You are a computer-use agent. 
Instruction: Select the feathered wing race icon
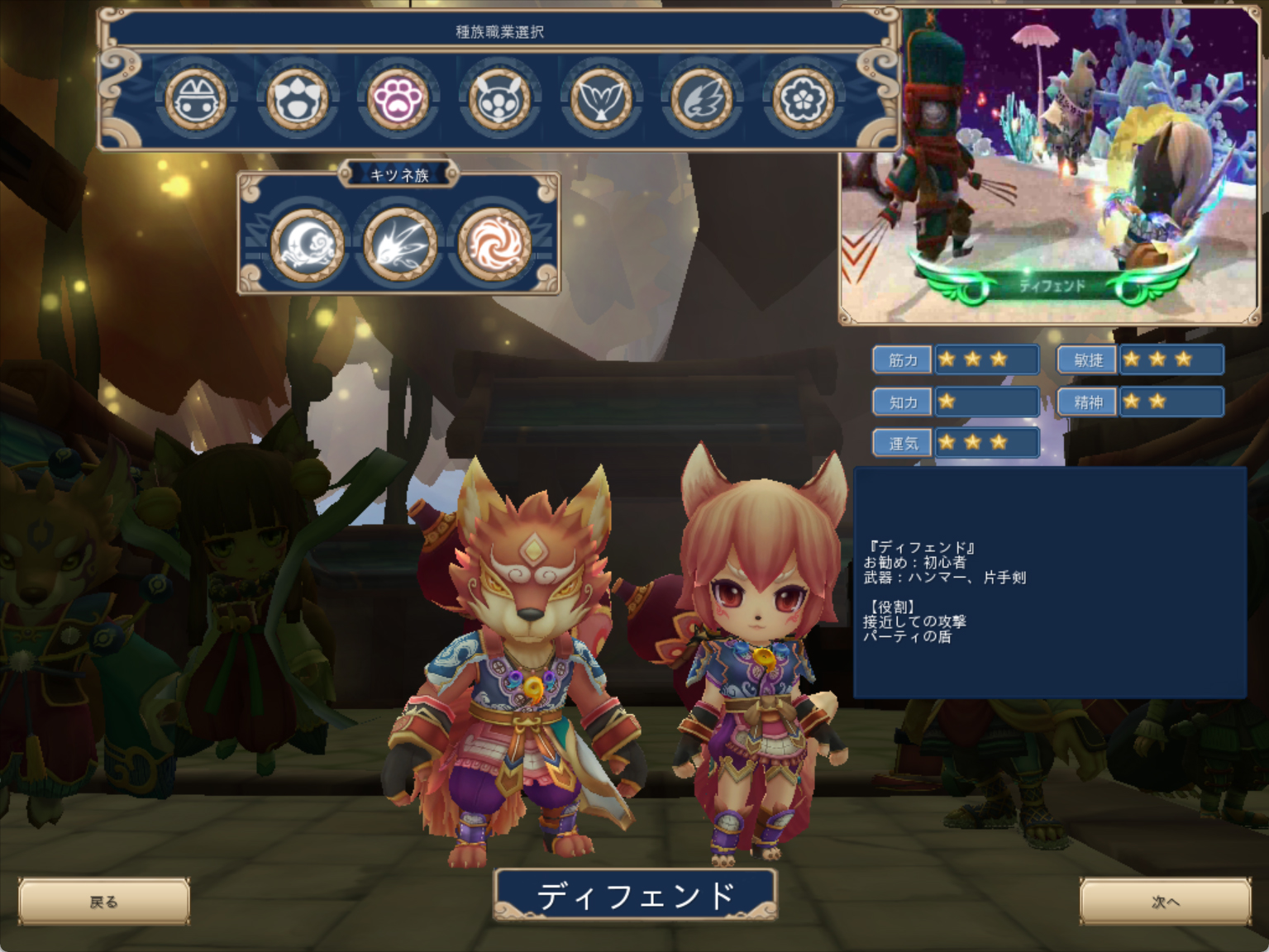point(702,99)
